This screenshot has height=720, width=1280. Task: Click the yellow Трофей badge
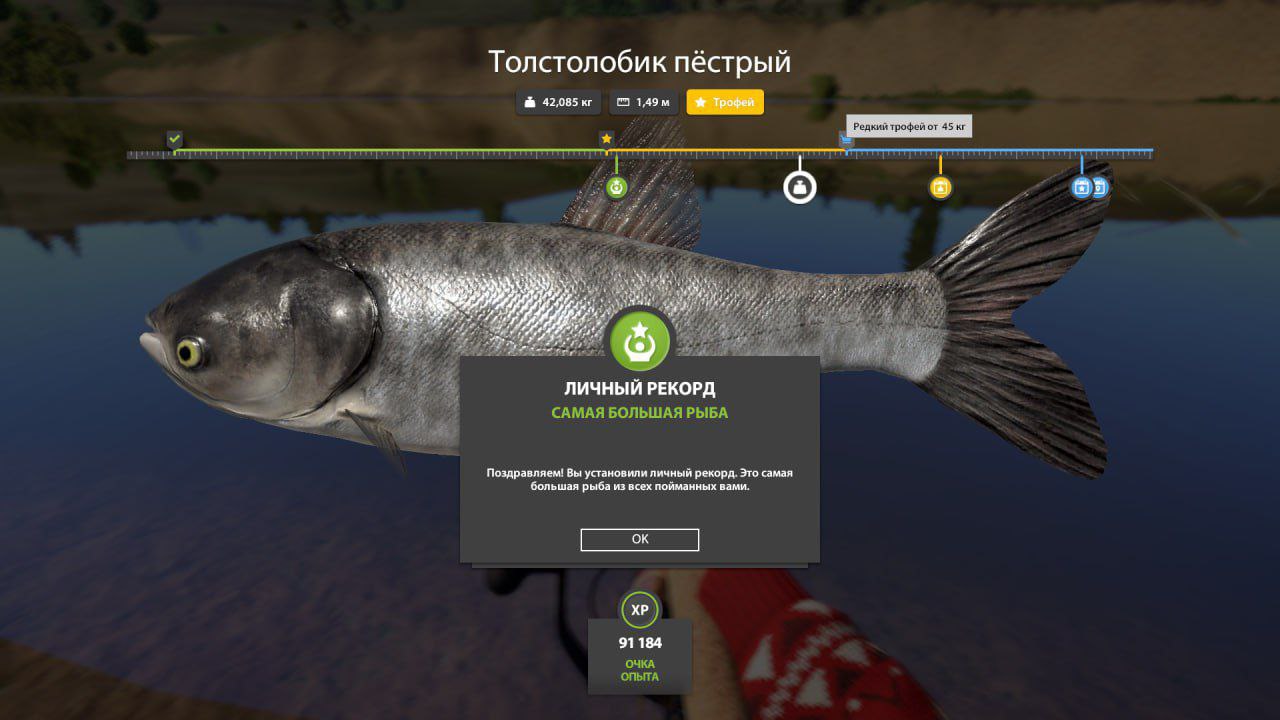coord(725,102)
